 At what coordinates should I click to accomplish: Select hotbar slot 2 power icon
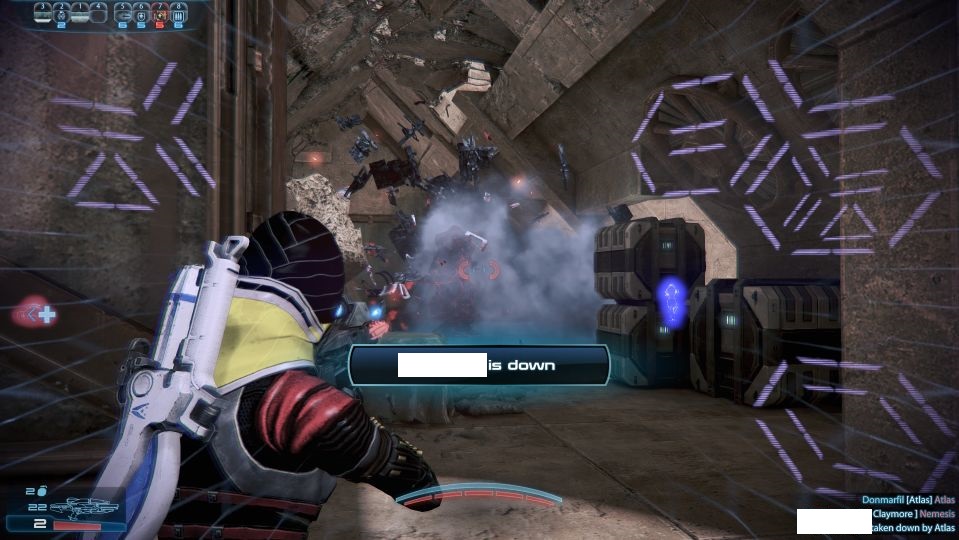60,13
